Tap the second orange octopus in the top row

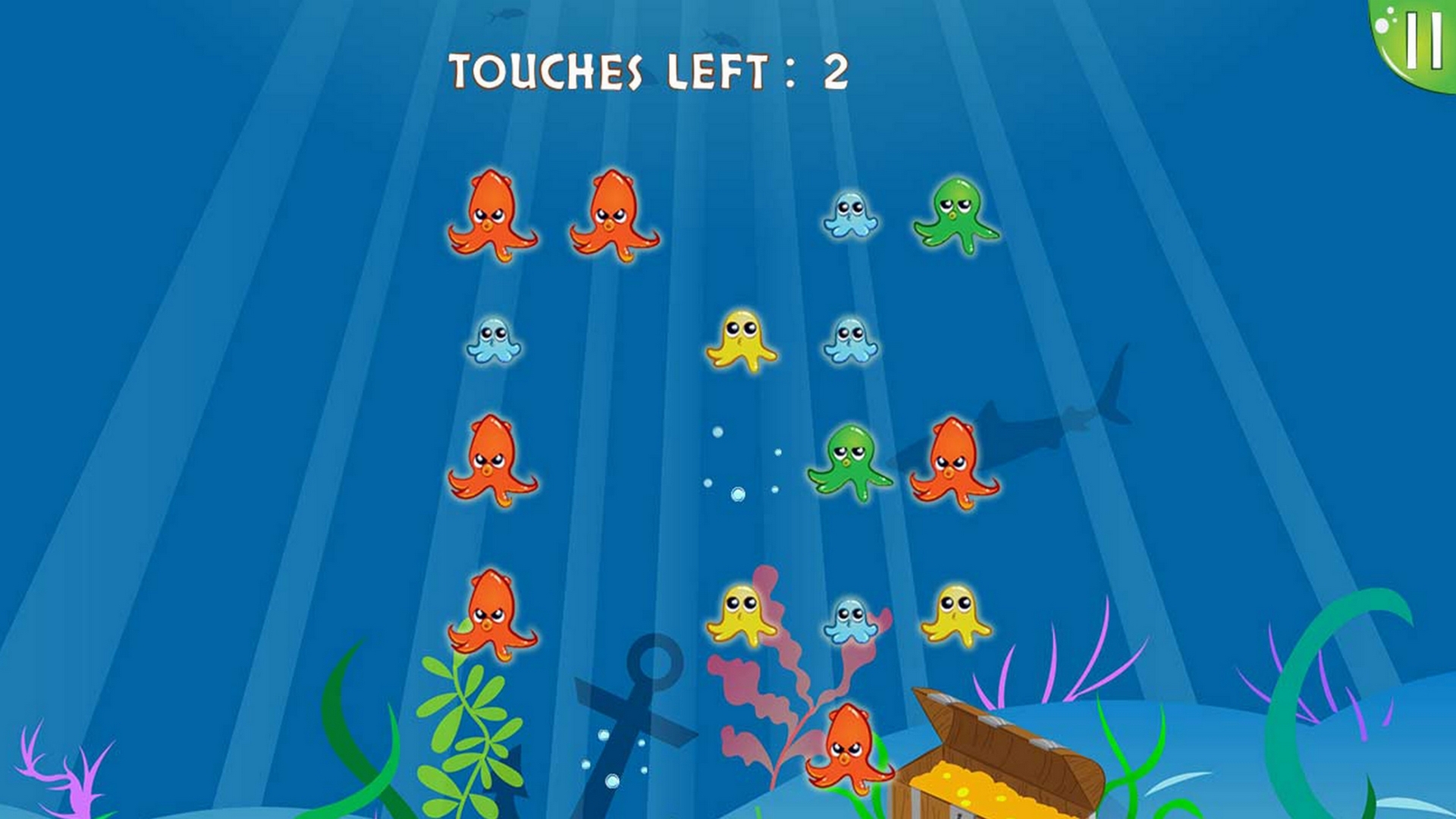614,216
